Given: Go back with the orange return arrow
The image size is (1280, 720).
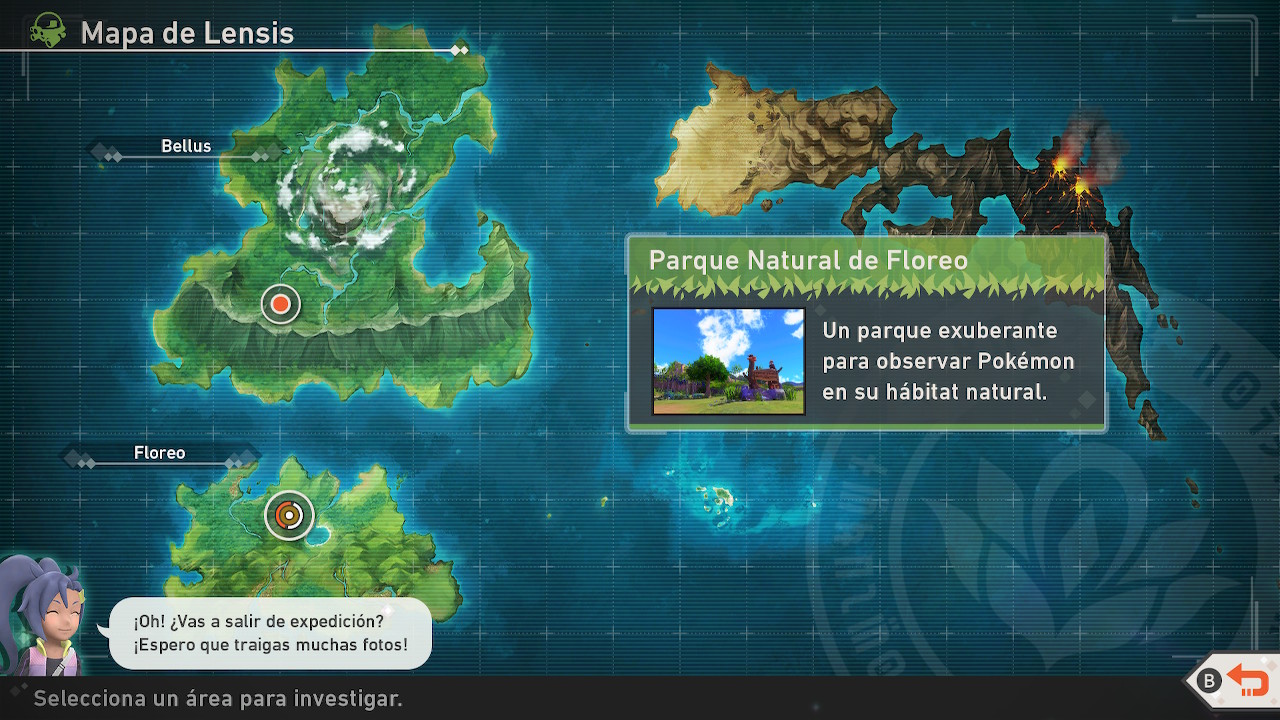Looking at the screenshot, I should [1247, 681].
